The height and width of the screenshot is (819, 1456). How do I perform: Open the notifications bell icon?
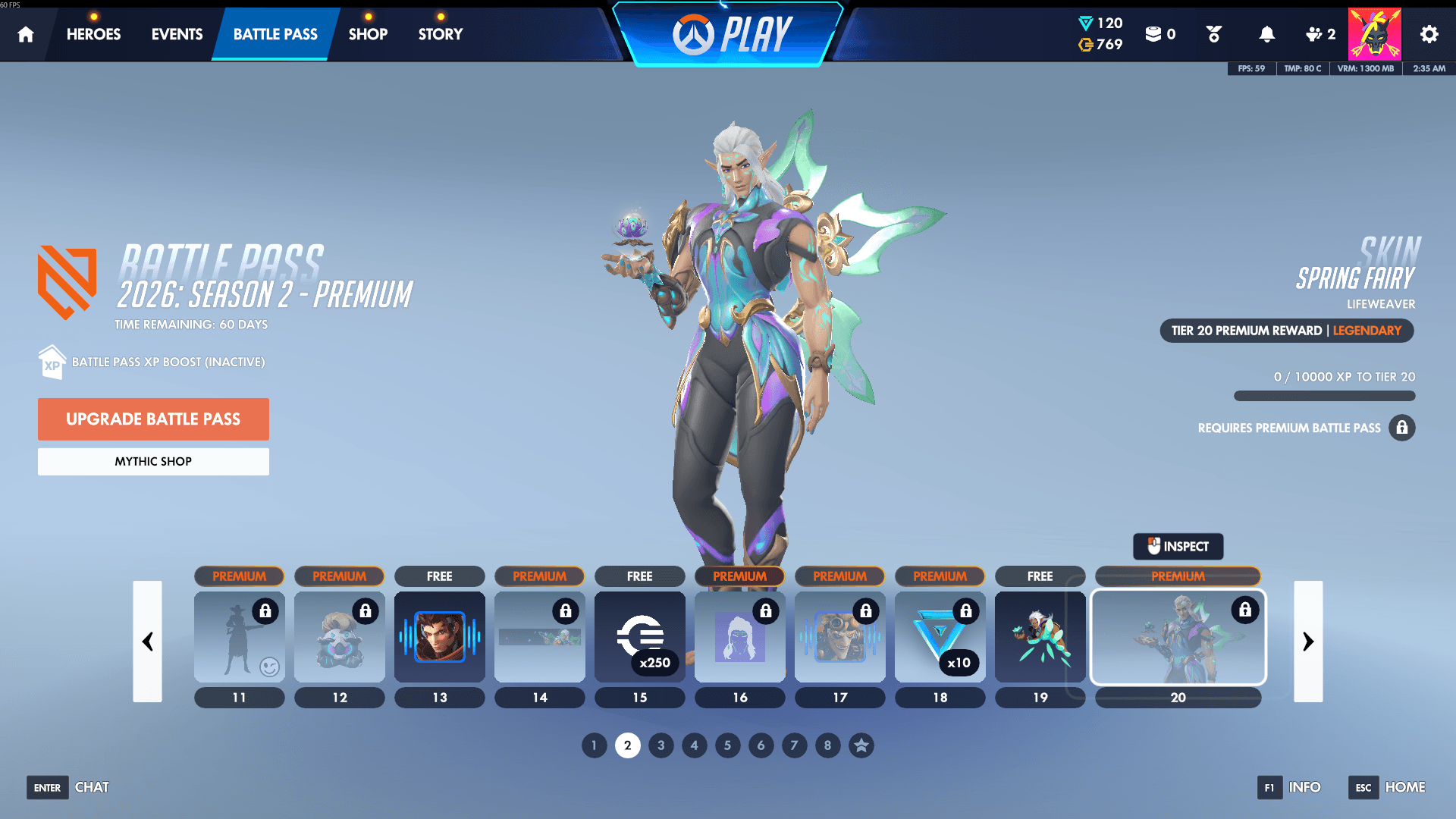[x=1266, y=34]
